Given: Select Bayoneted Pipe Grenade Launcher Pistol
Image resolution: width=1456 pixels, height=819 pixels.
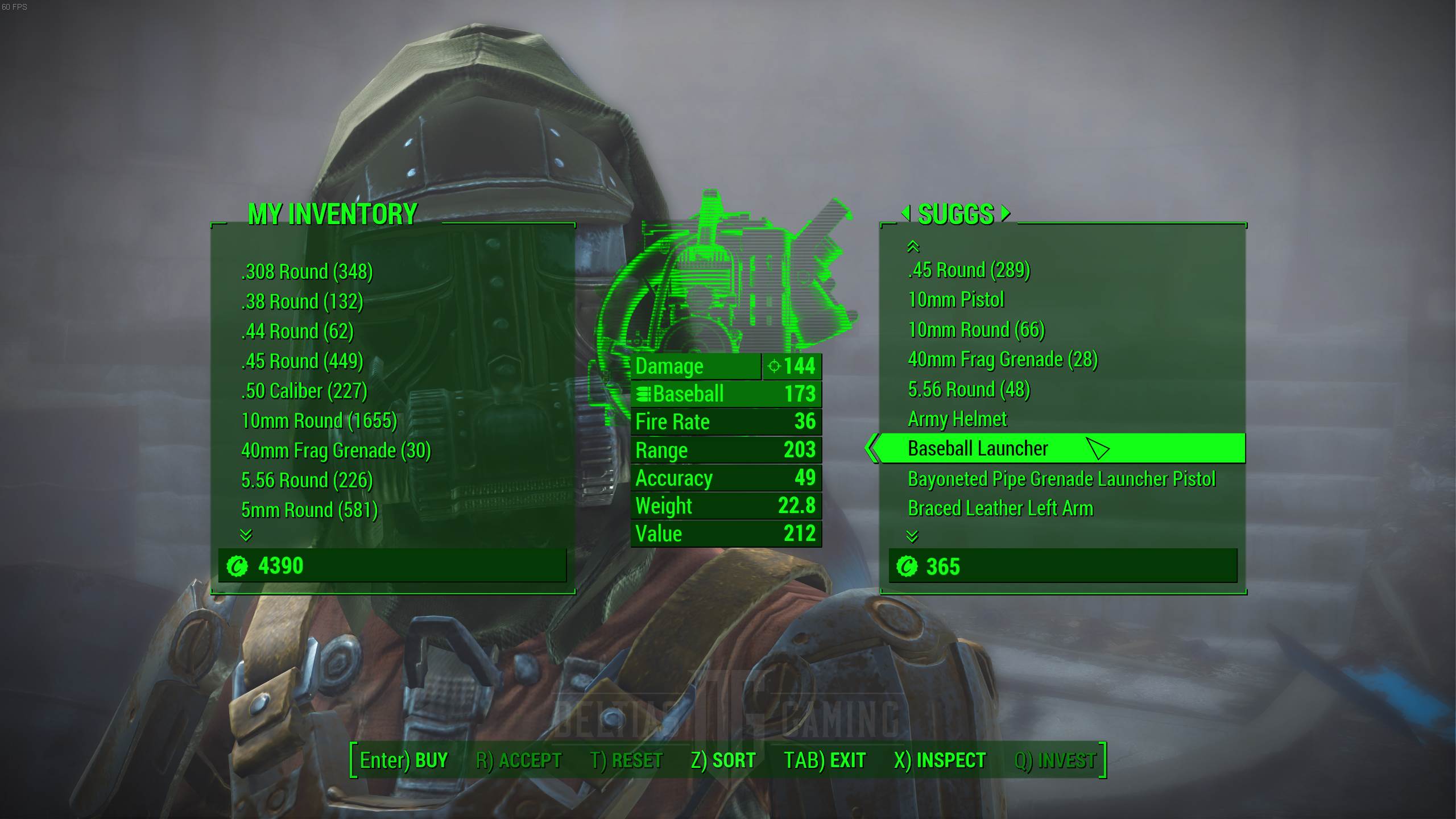Looking at the screenshot, I should tap(1061, 479).
